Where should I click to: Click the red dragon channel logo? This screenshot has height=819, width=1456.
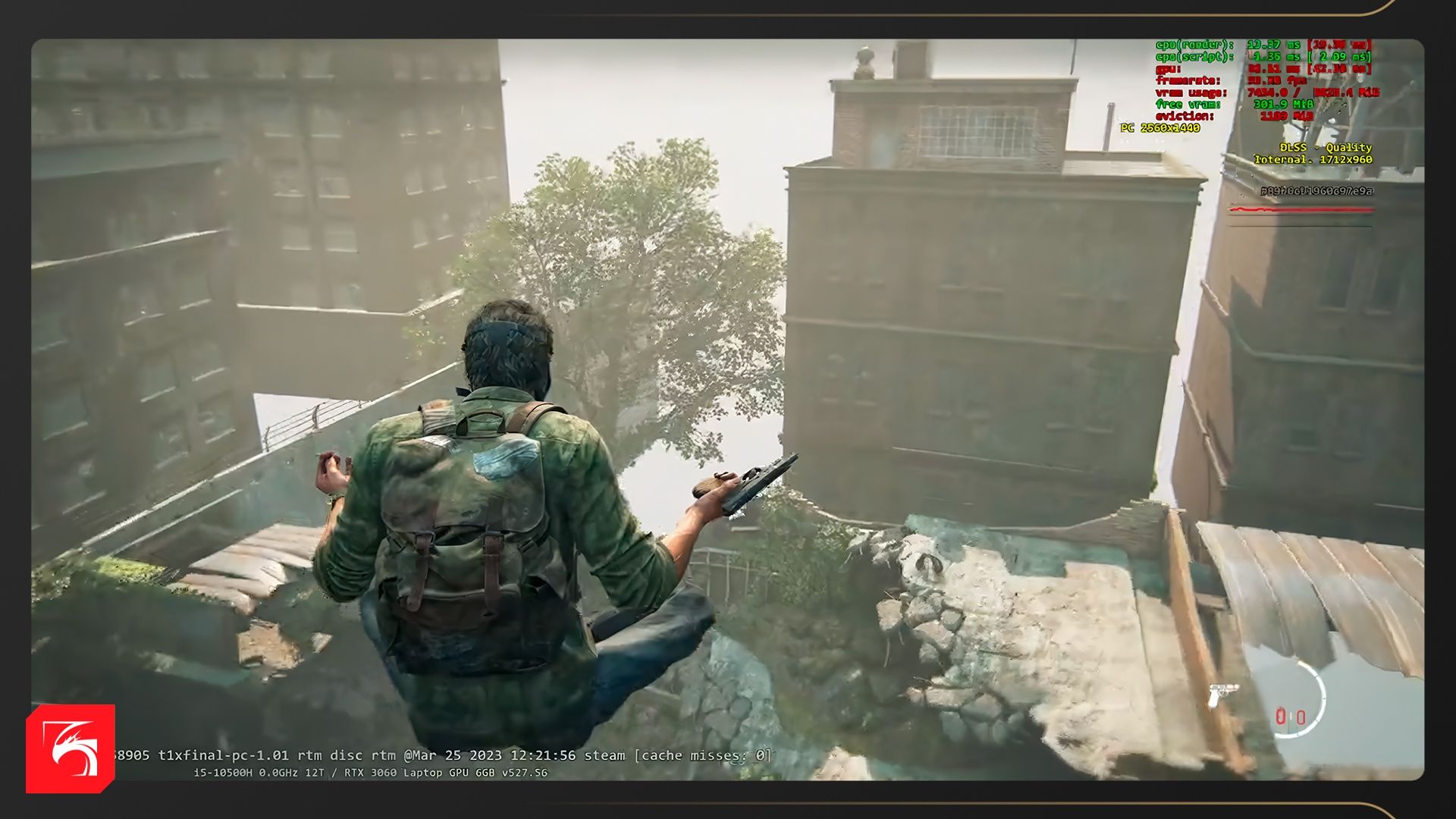pos(71,748)
